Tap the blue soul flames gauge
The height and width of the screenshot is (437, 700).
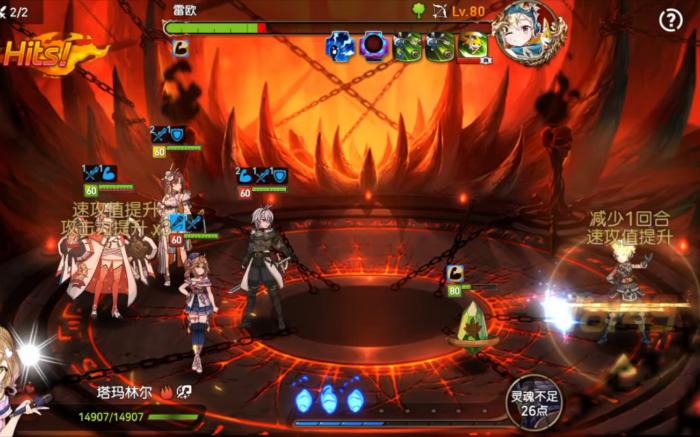point(328,400)
